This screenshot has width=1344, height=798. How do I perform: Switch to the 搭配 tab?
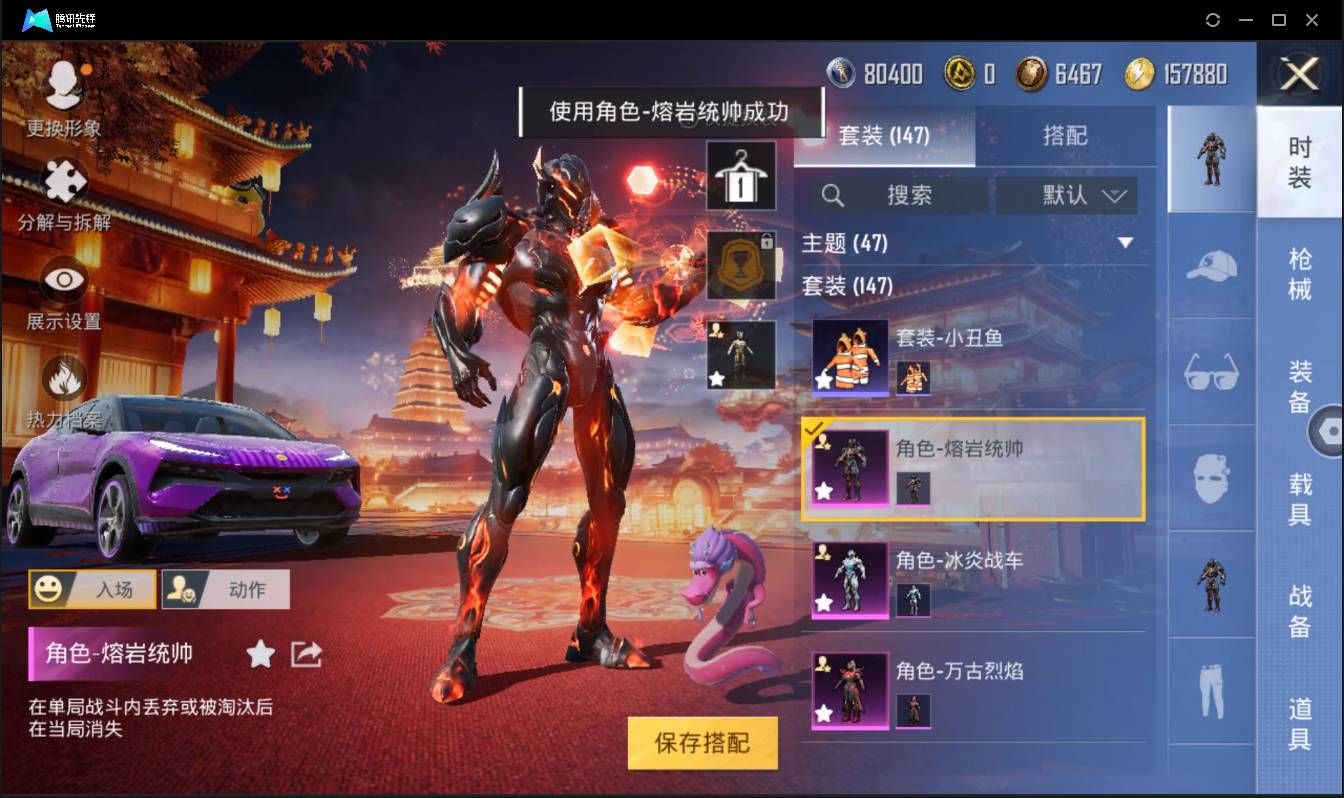[x=1065, y=132]
